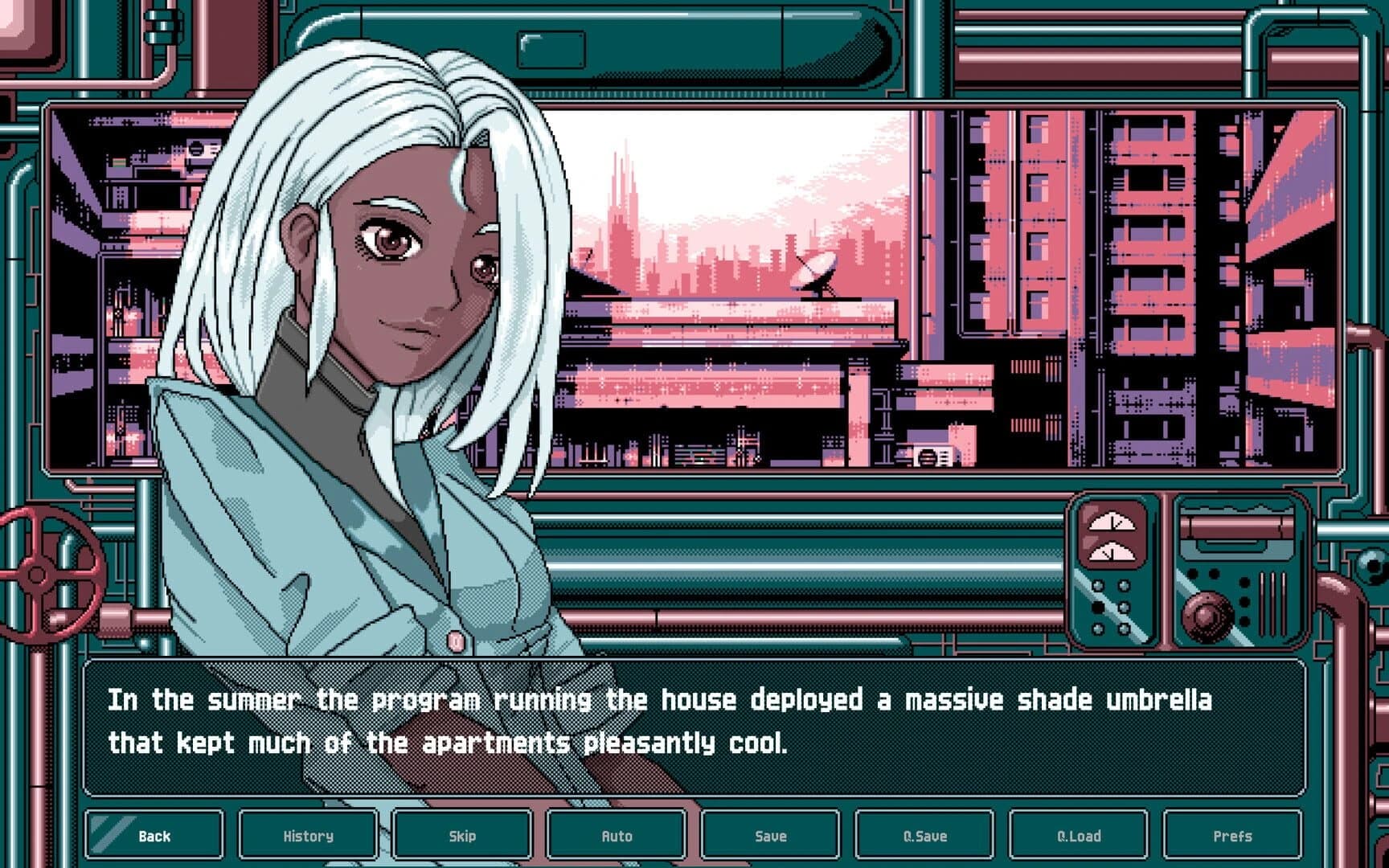The image size is (1389, 868).
Task: Toggle Skip mode on
Action: (x=461, y=836)
